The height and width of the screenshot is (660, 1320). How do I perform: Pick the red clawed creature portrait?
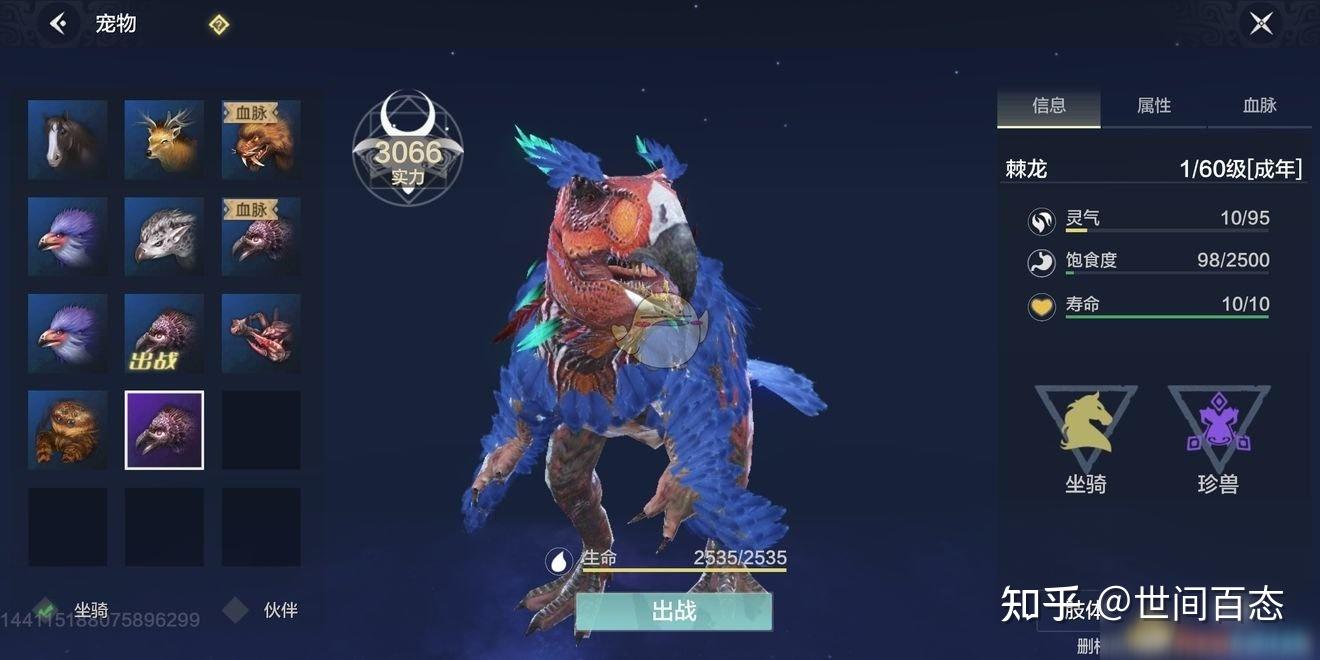261,334
